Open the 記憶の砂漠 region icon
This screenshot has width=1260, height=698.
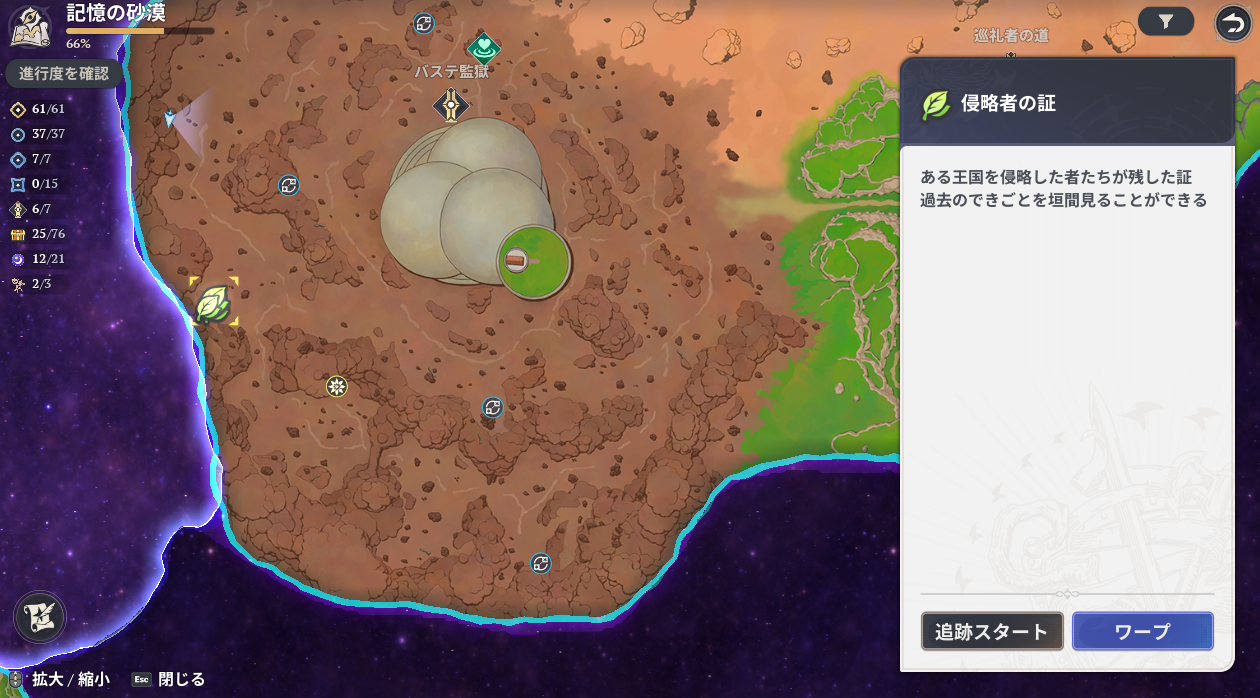(x=32, y=24)
